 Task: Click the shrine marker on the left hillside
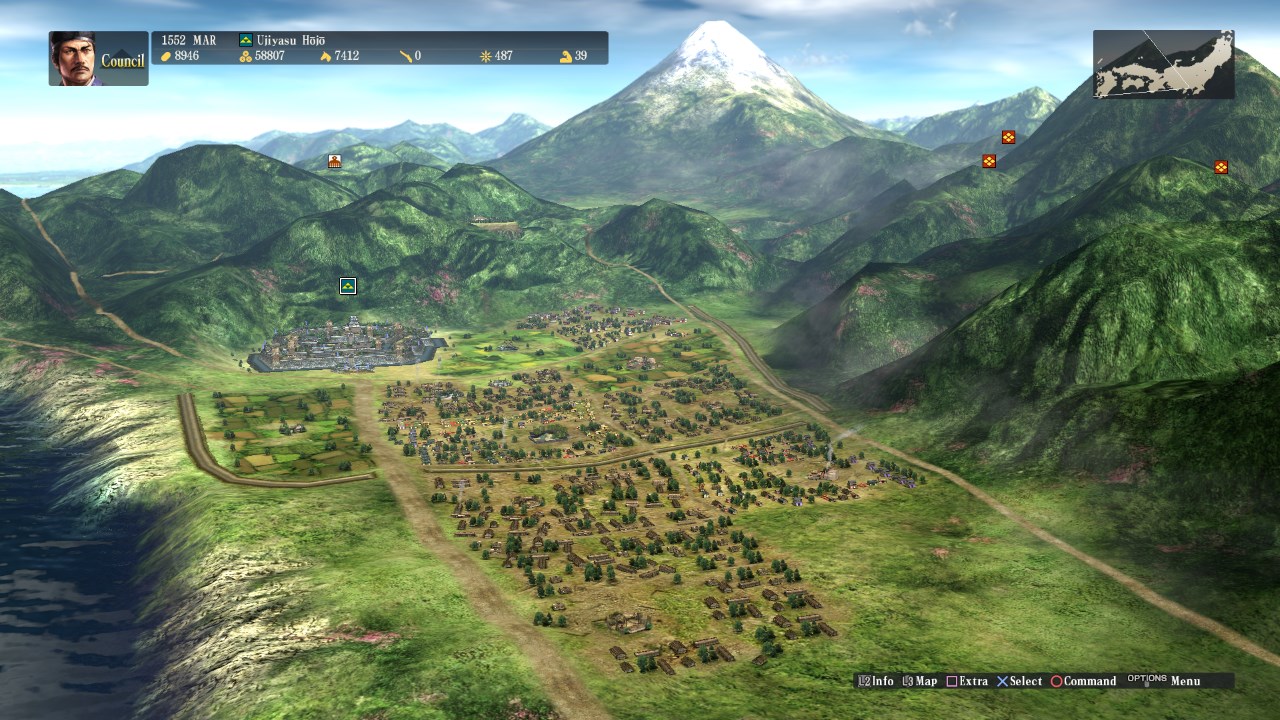[x=334, y=160]
